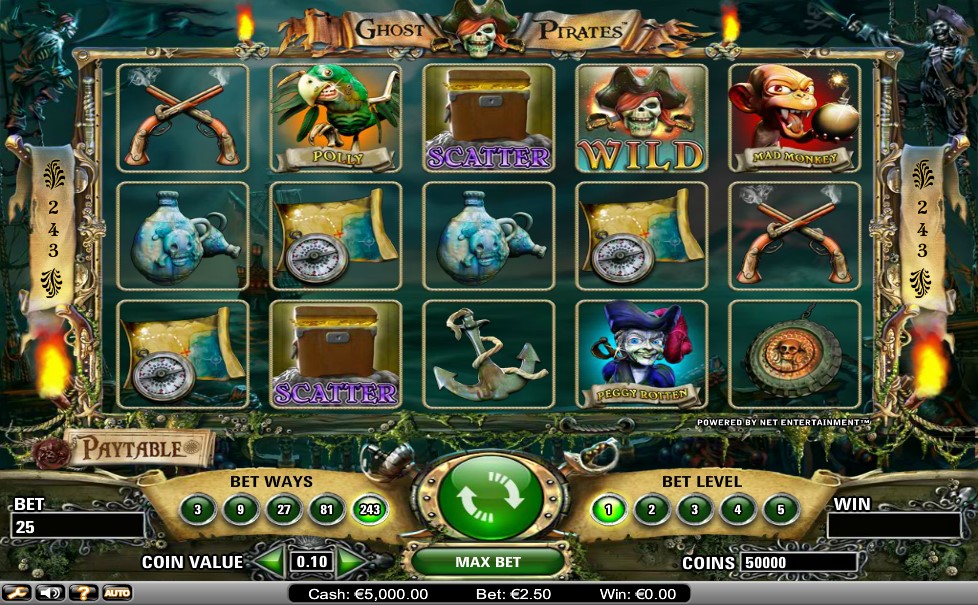Select 9 bet ways

pos(240,510)
